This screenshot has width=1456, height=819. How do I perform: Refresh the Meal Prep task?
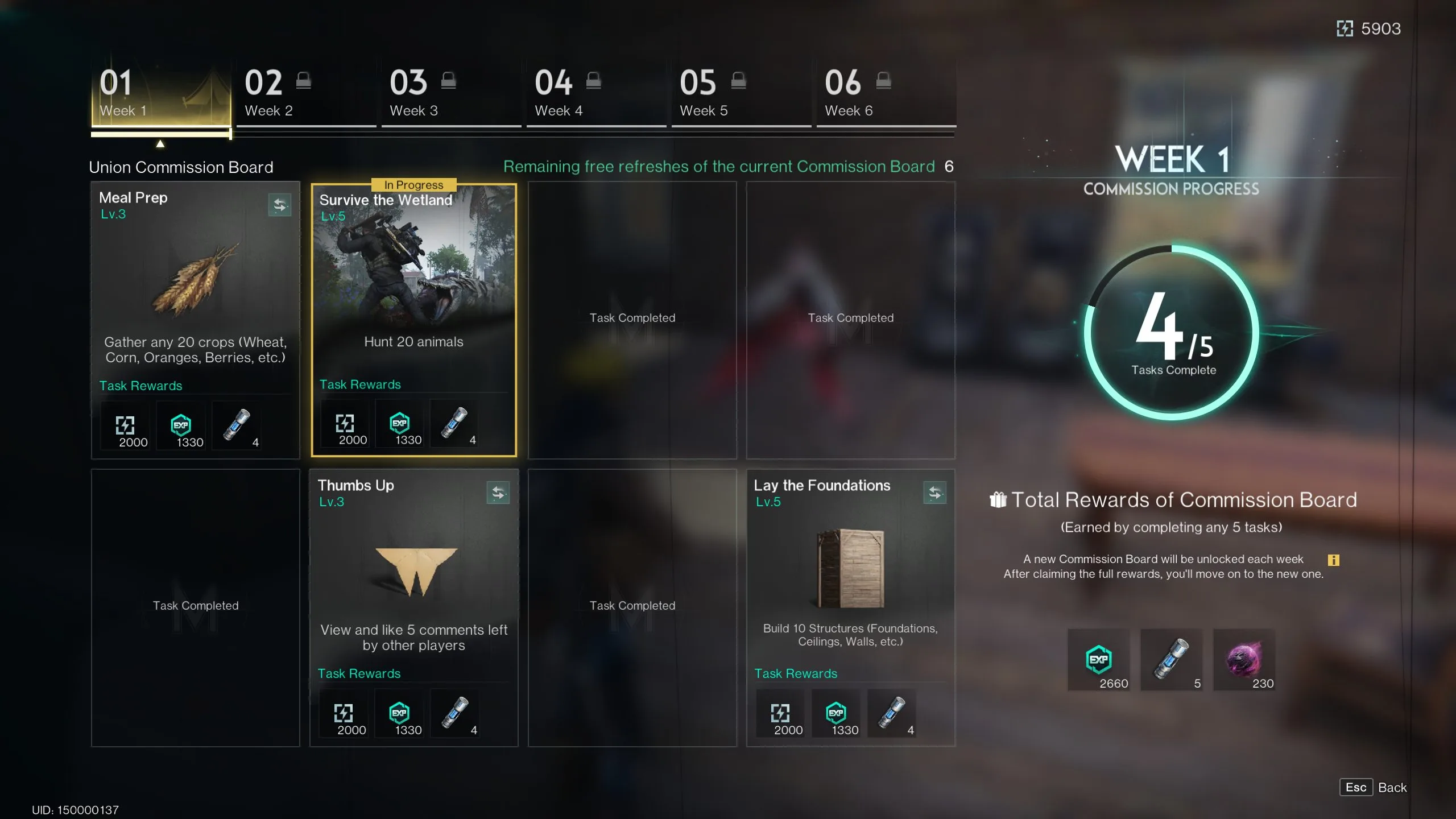(x=279, y=205)
